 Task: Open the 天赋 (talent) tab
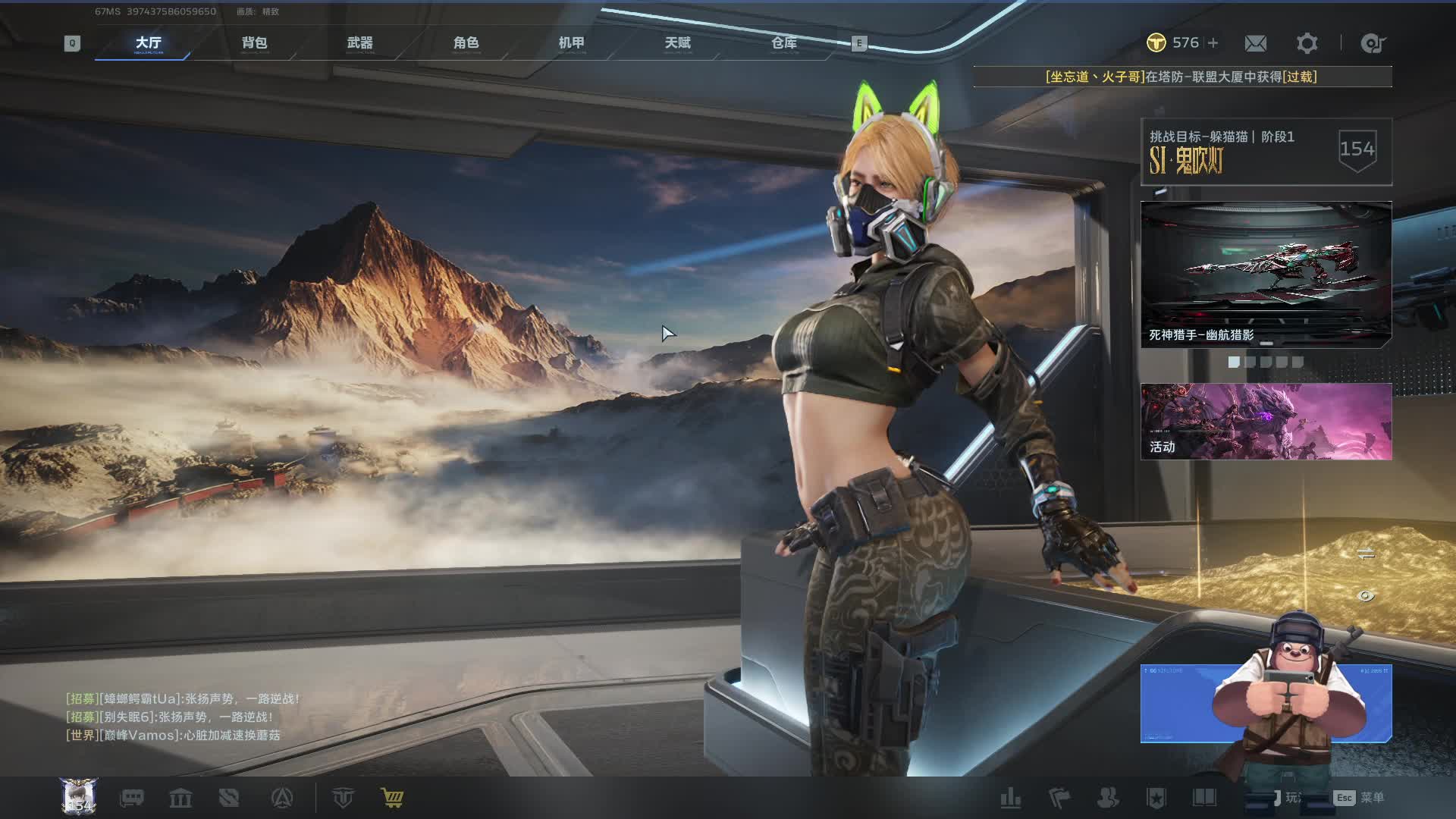tap(677, 43)
